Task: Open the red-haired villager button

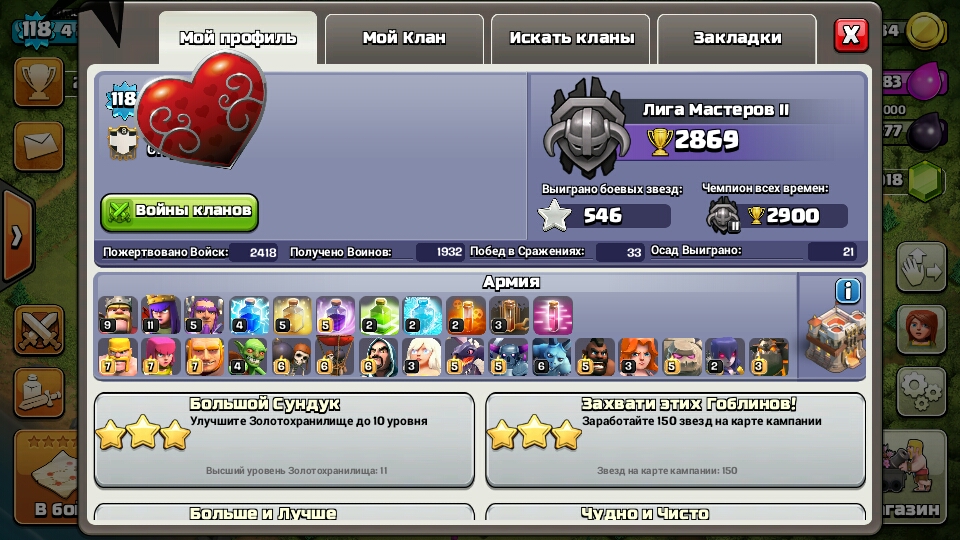Action: (920, 328)
